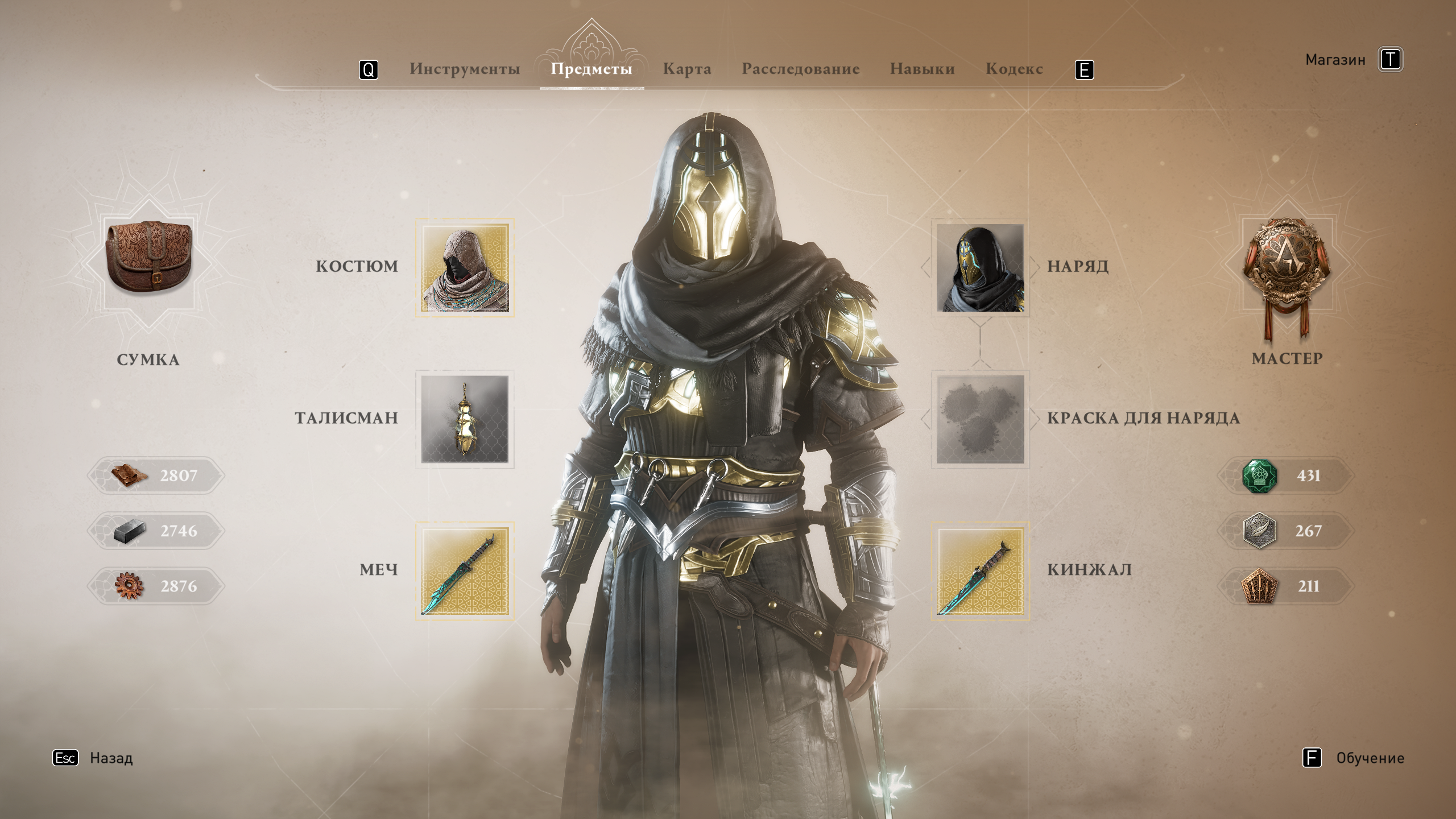
Task: Go to the Расследование tab
Action: click(800, 69)
